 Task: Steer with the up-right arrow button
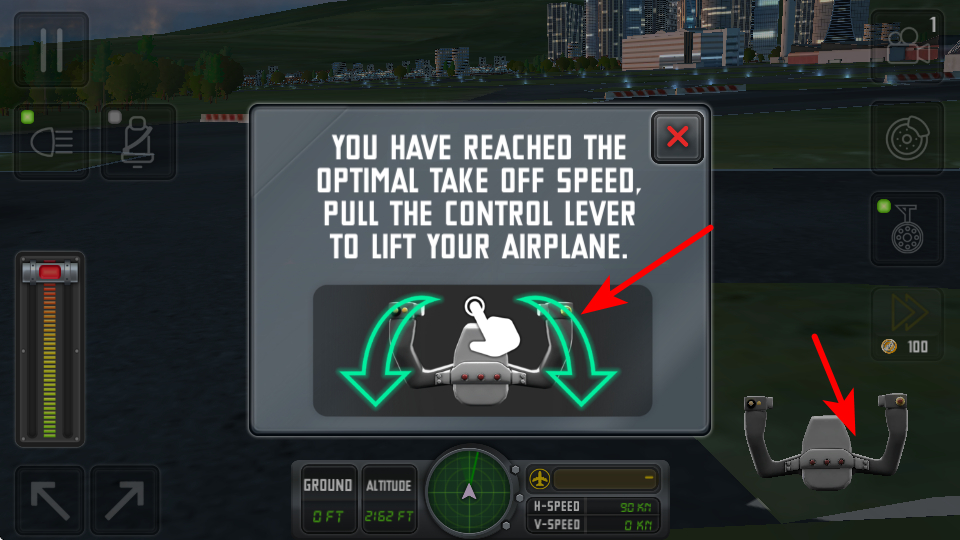click(x=125, y=500)
